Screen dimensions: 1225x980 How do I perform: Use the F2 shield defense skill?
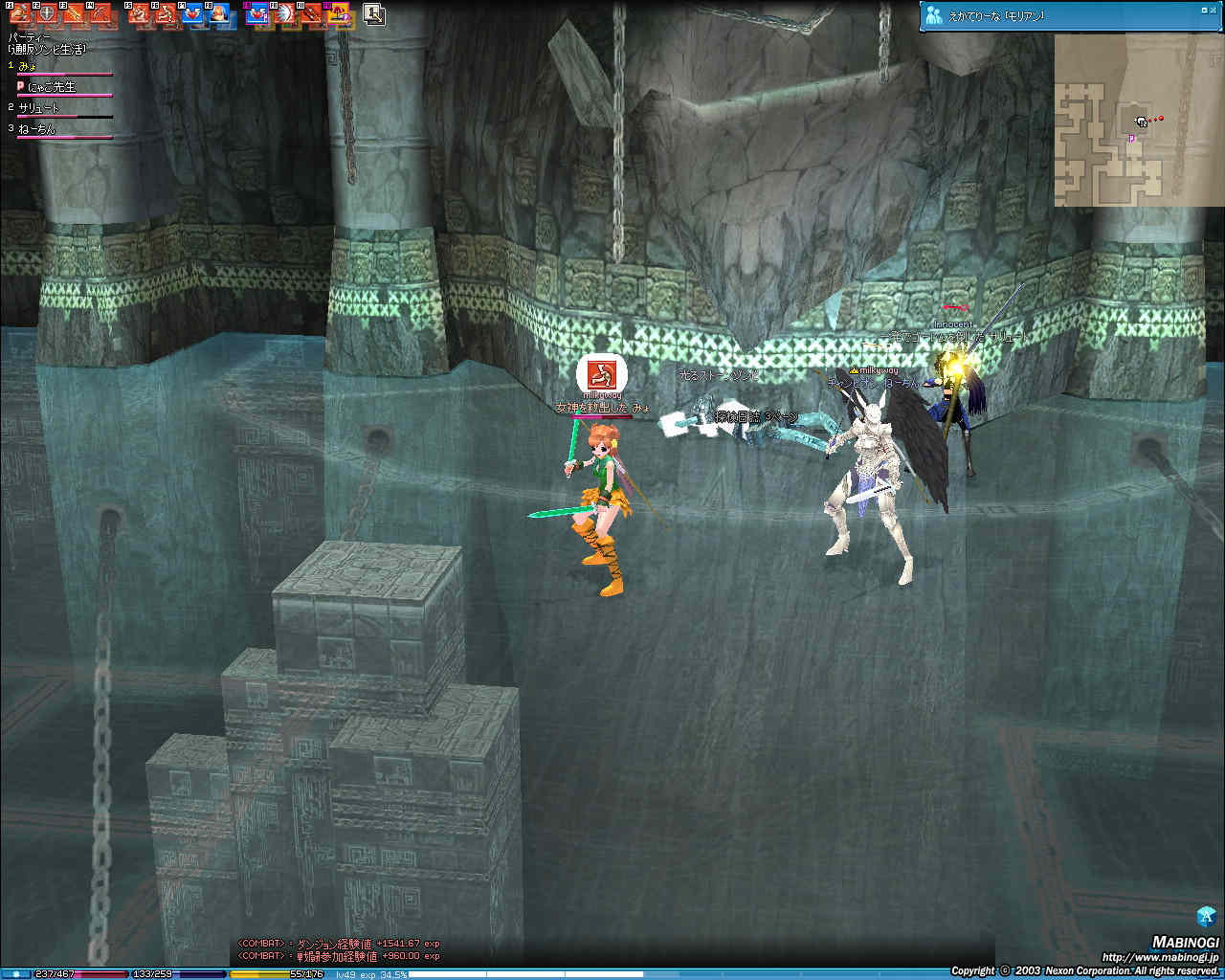point(46,14)
